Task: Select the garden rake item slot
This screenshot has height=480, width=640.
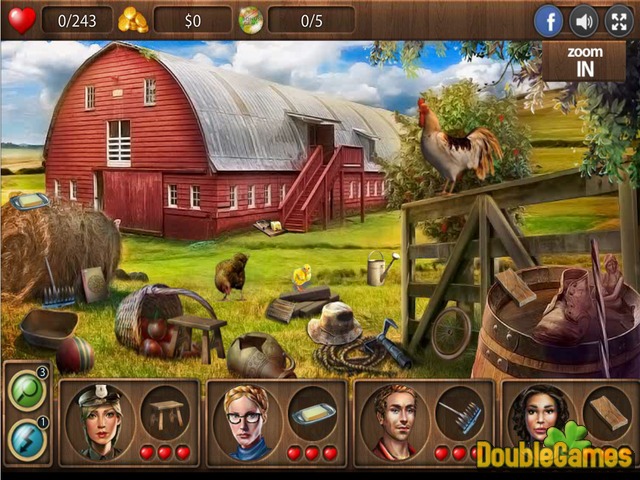Action: (x=459, y=411)
